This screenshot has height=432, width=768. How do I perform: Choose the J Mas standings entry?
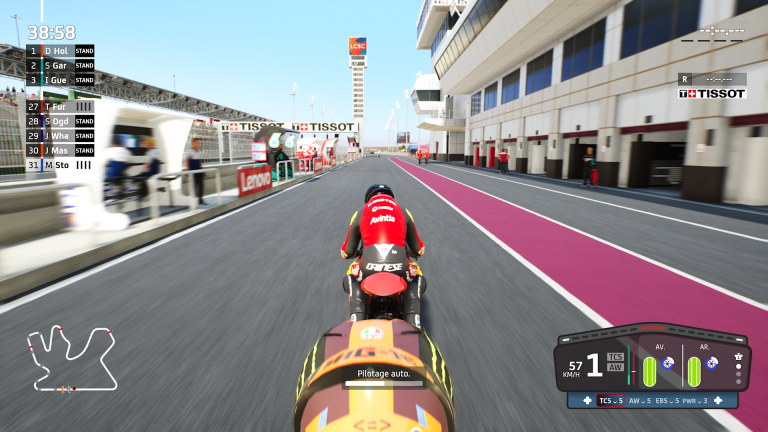point(60,150)
